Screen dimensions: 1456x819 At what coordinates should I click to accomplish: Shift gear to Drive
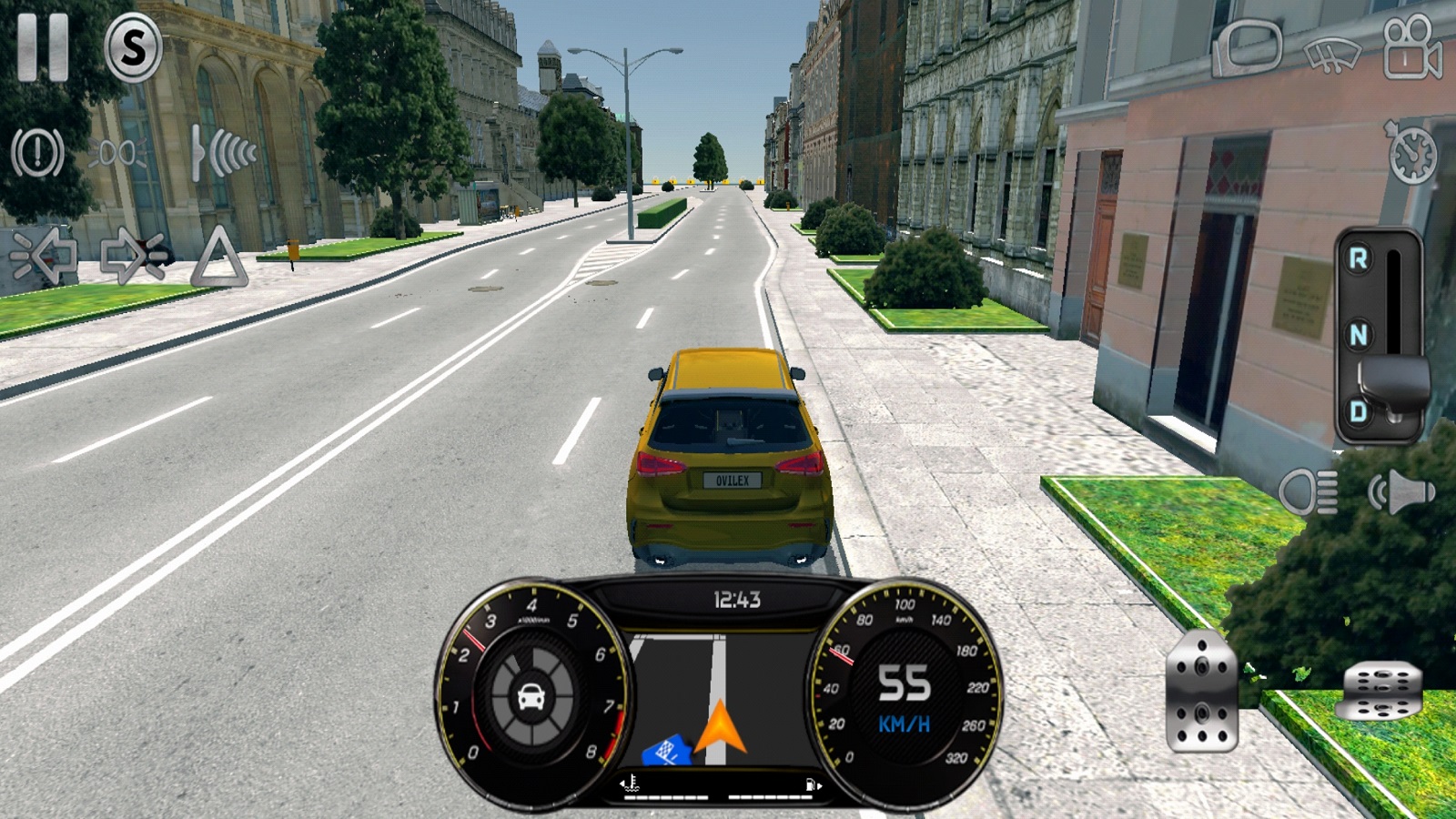click(1358, 411)
